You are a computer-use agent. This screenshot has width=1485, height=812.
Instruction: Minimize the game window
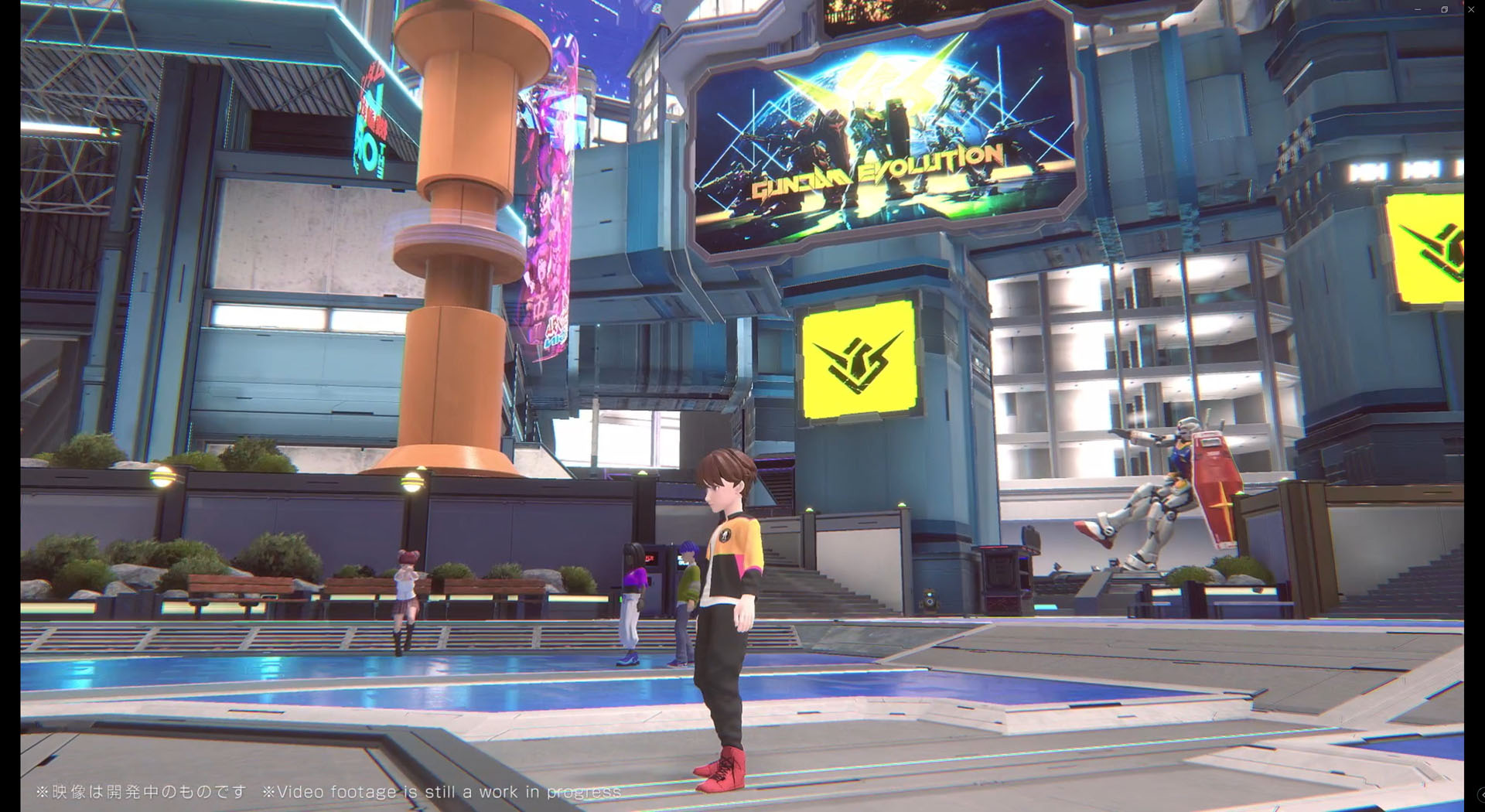pyautogui.click(x=1418, y=9)
